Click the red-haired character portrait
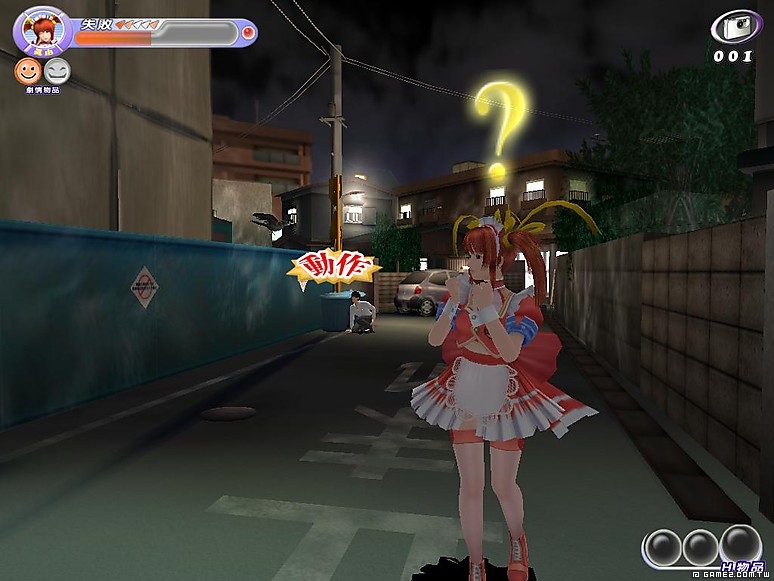This screenshot has width=774, height=581. tap(41, 30)
